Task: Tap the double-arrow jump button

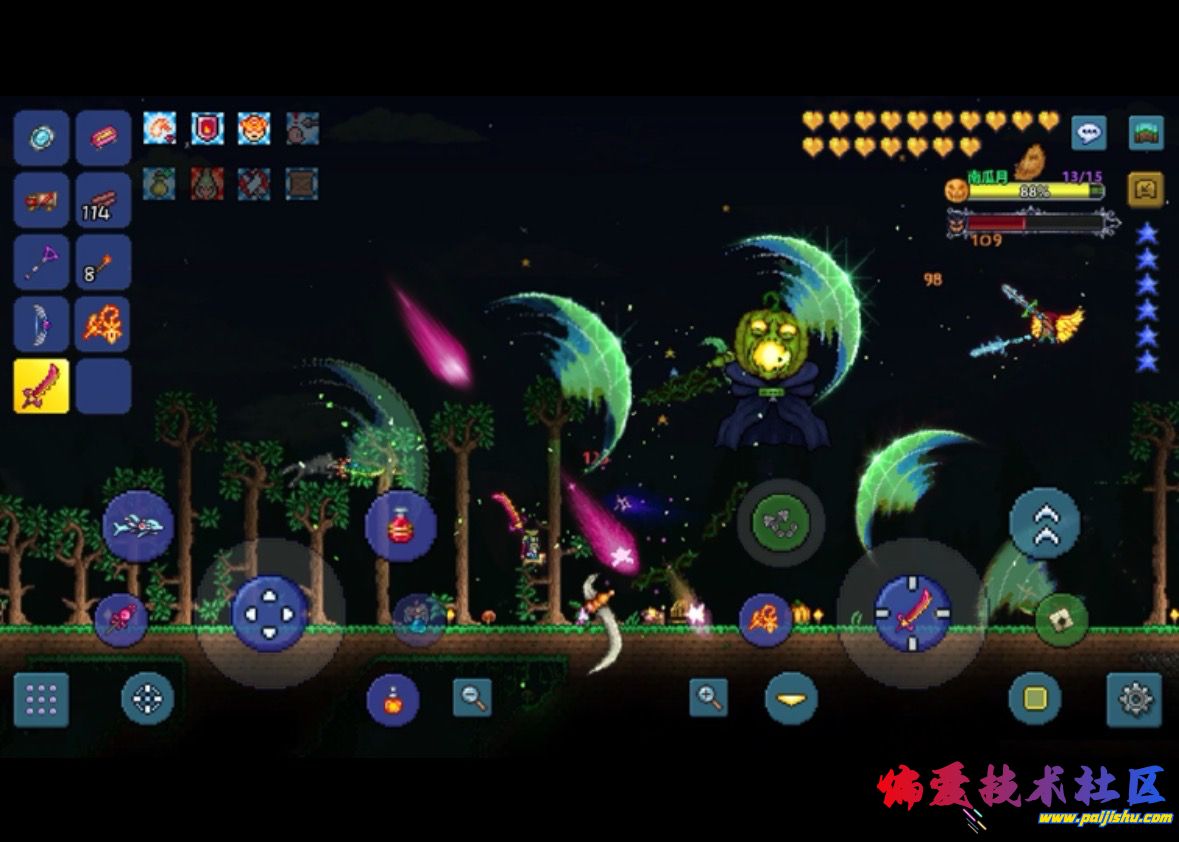Action: coord(1044,523)
